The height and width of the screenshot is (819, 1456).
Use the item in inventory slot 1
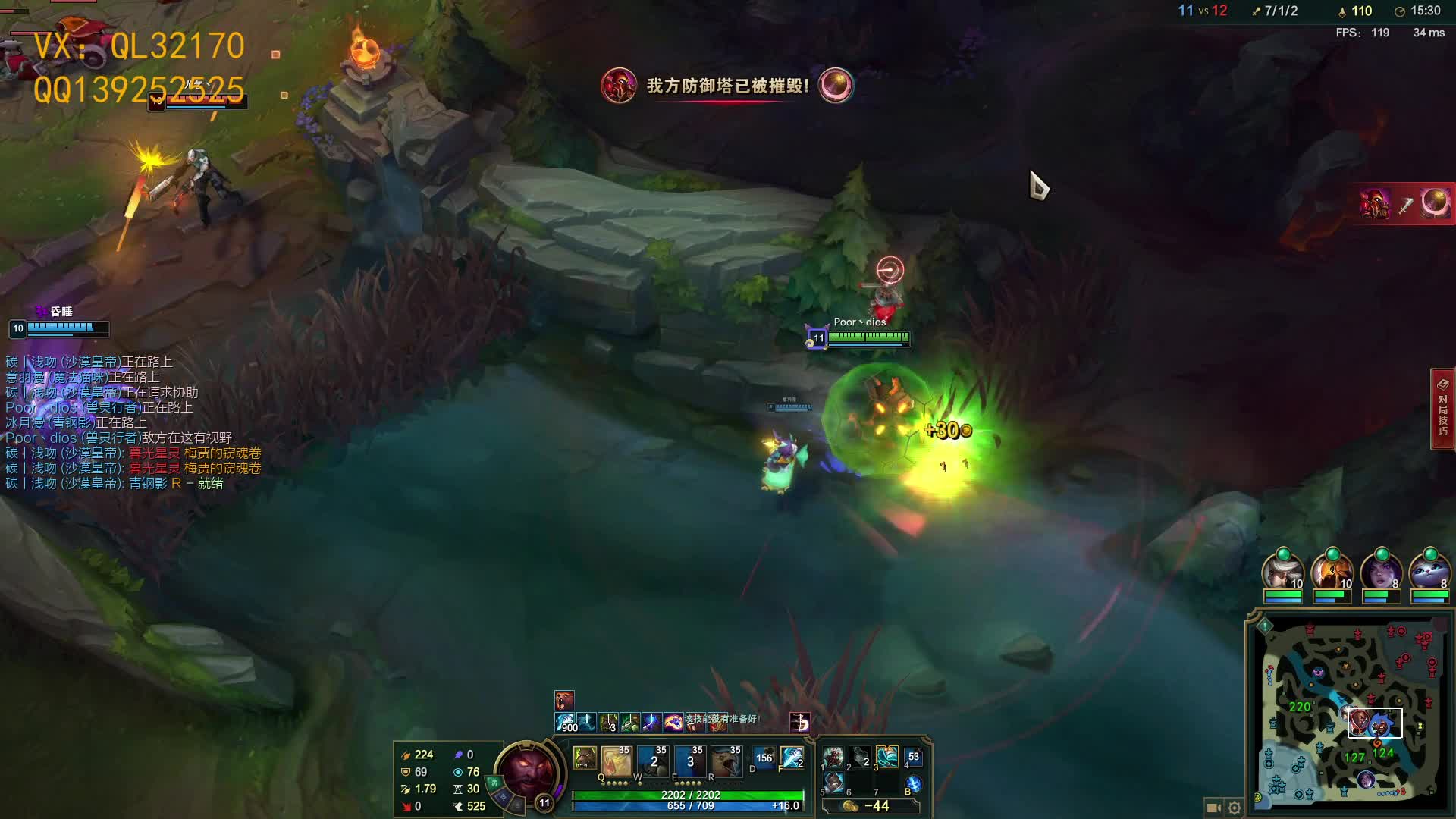coord(833,757)
